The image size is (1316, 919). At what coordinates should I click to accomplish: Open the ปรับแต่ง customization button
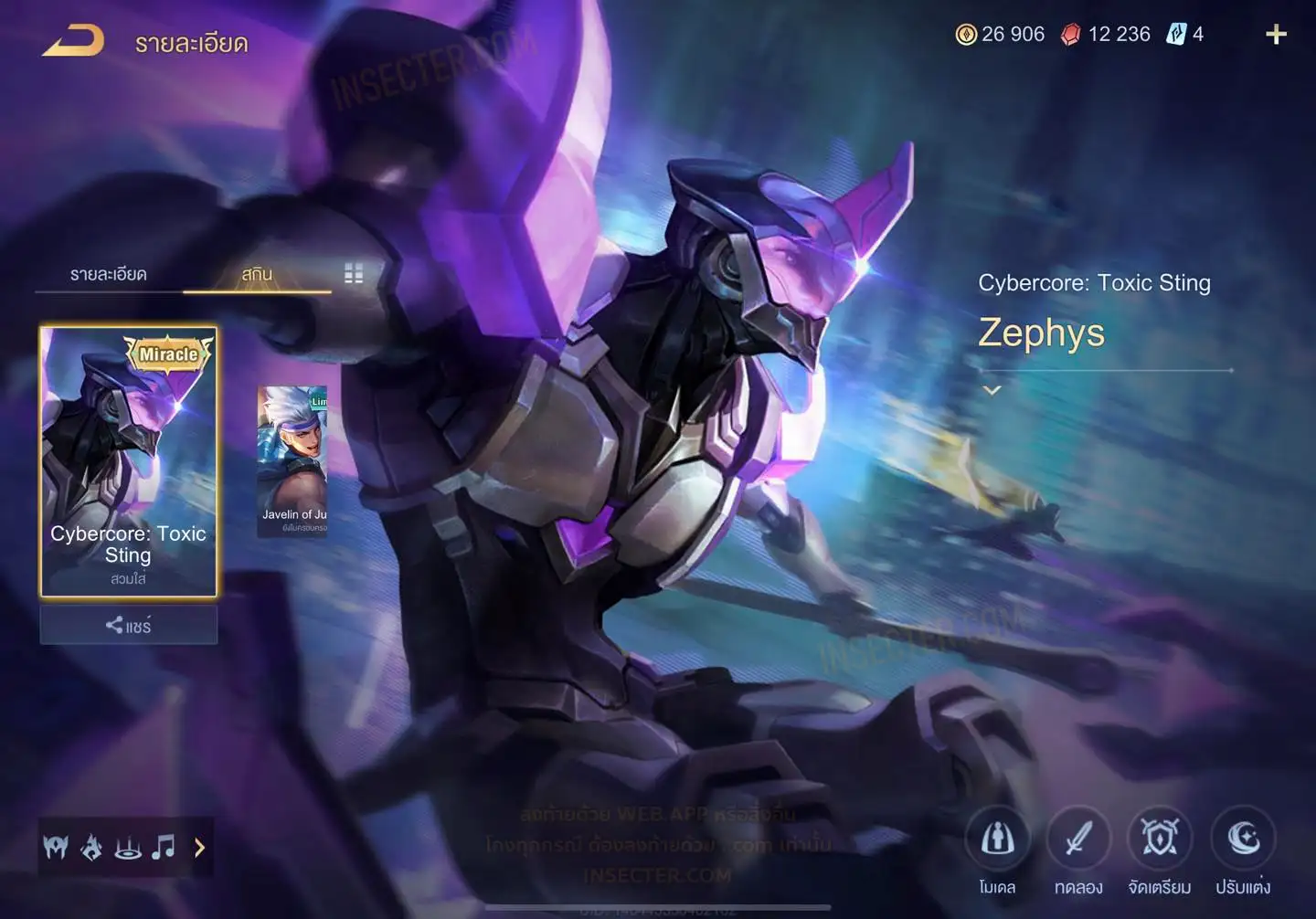[1243, 840]
